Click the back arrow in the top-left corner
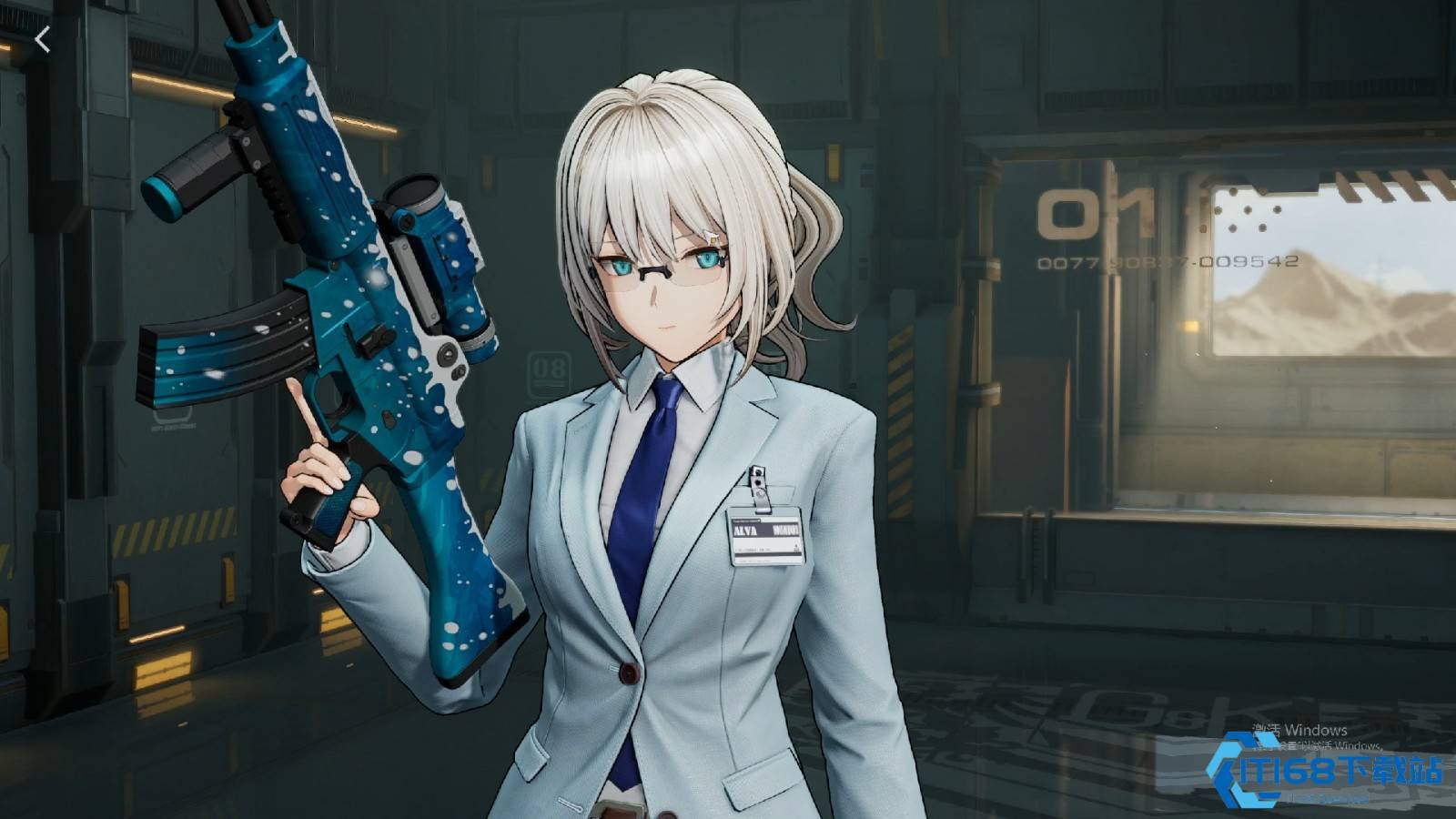 pyautogui.click(x=43, y=38)
